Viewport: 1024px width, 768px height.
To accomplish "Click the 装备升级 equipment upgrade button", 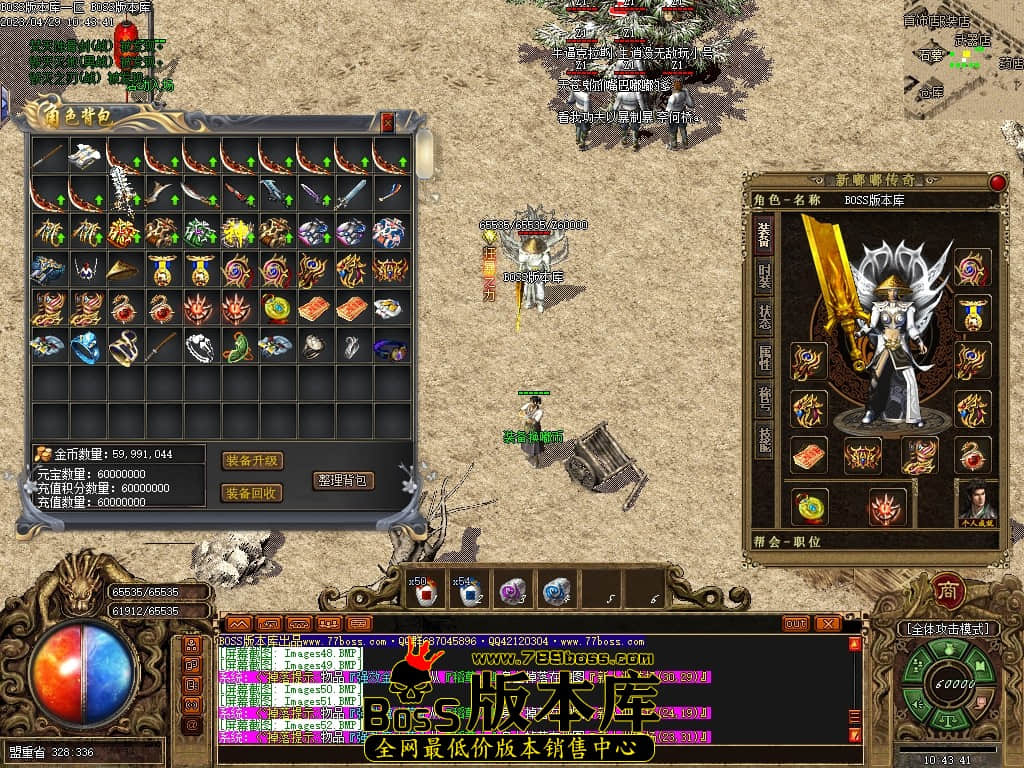I will pyautogui.click(x=252, y=461).
